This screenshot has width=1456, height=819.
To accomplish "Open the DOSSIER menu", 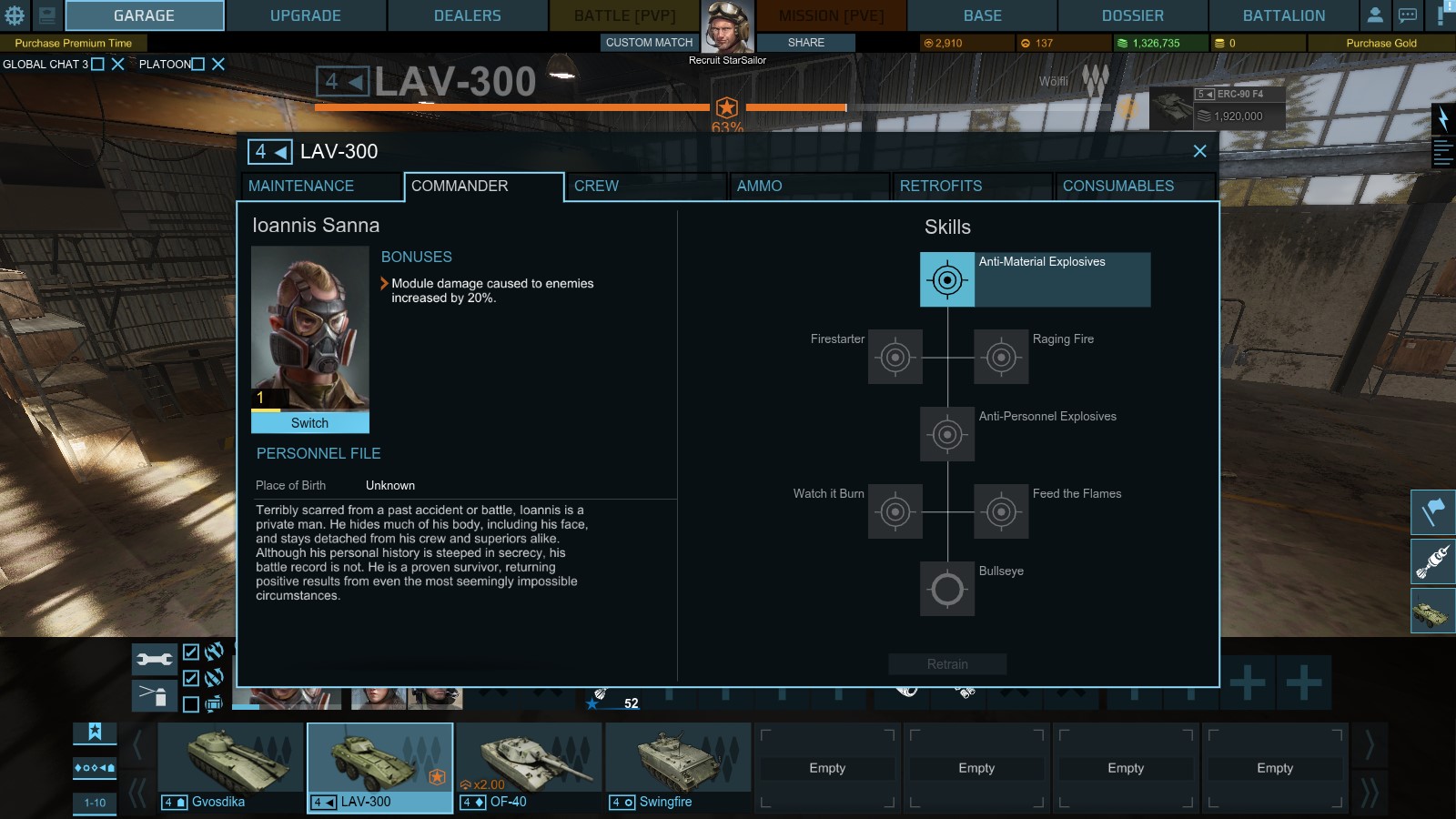I will coord(1131,15).
